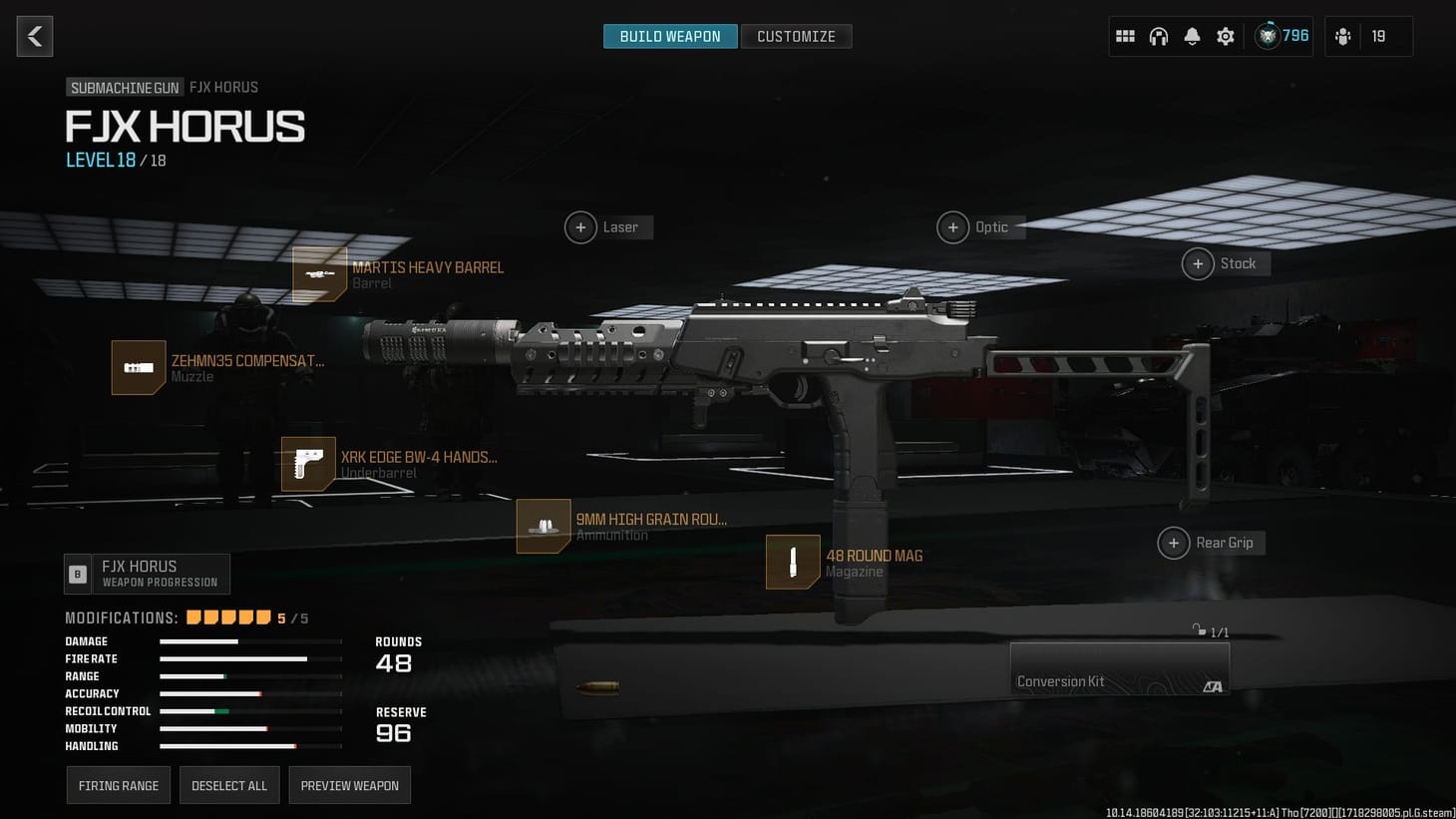This screenshot has height=819, width=1456.
Task: Click the XRK Edge BW-4 underbarrel icon
Action: click(307, 463)
